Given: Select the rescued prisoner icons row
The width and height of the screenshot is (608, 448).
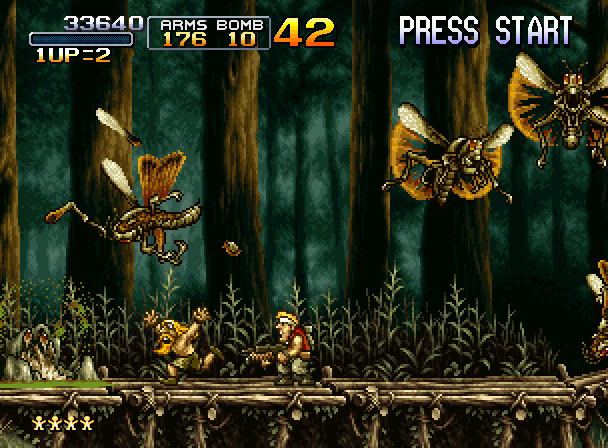Looking at the screenshot, I should 63,423.
